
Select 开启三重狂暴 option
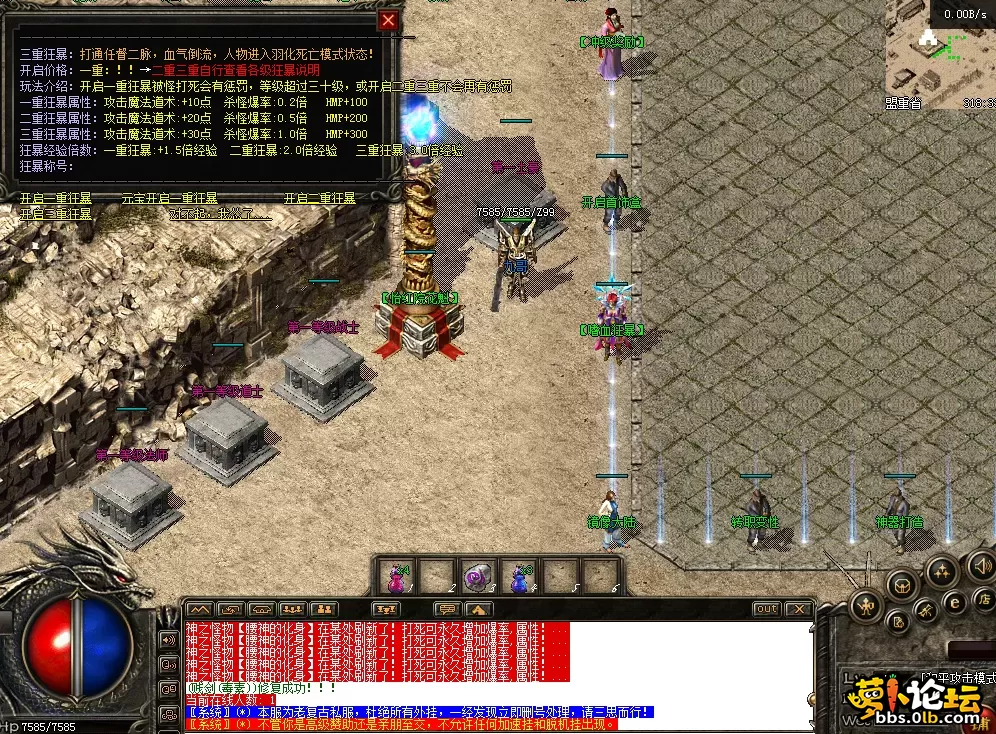56,214
